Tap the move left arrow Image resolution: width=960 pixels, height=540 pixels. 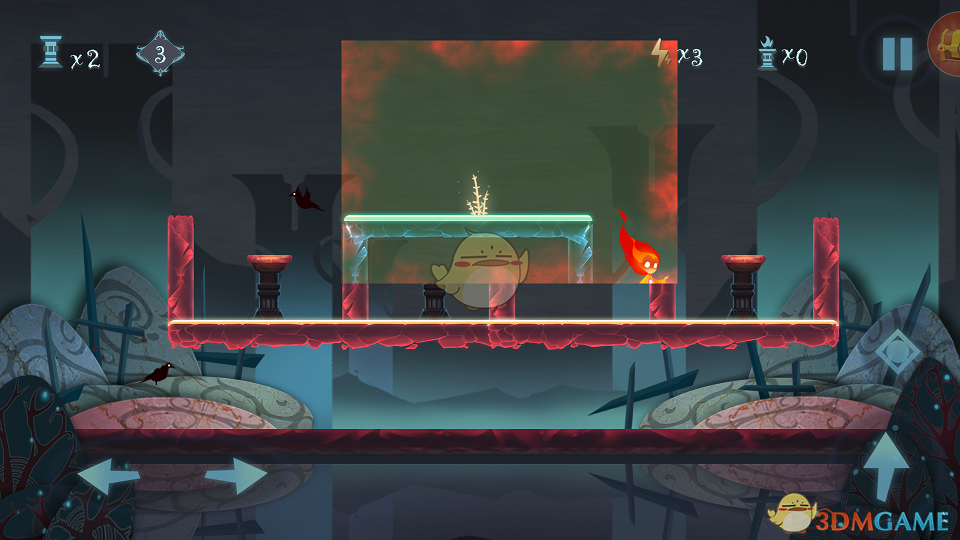[108, 475]
